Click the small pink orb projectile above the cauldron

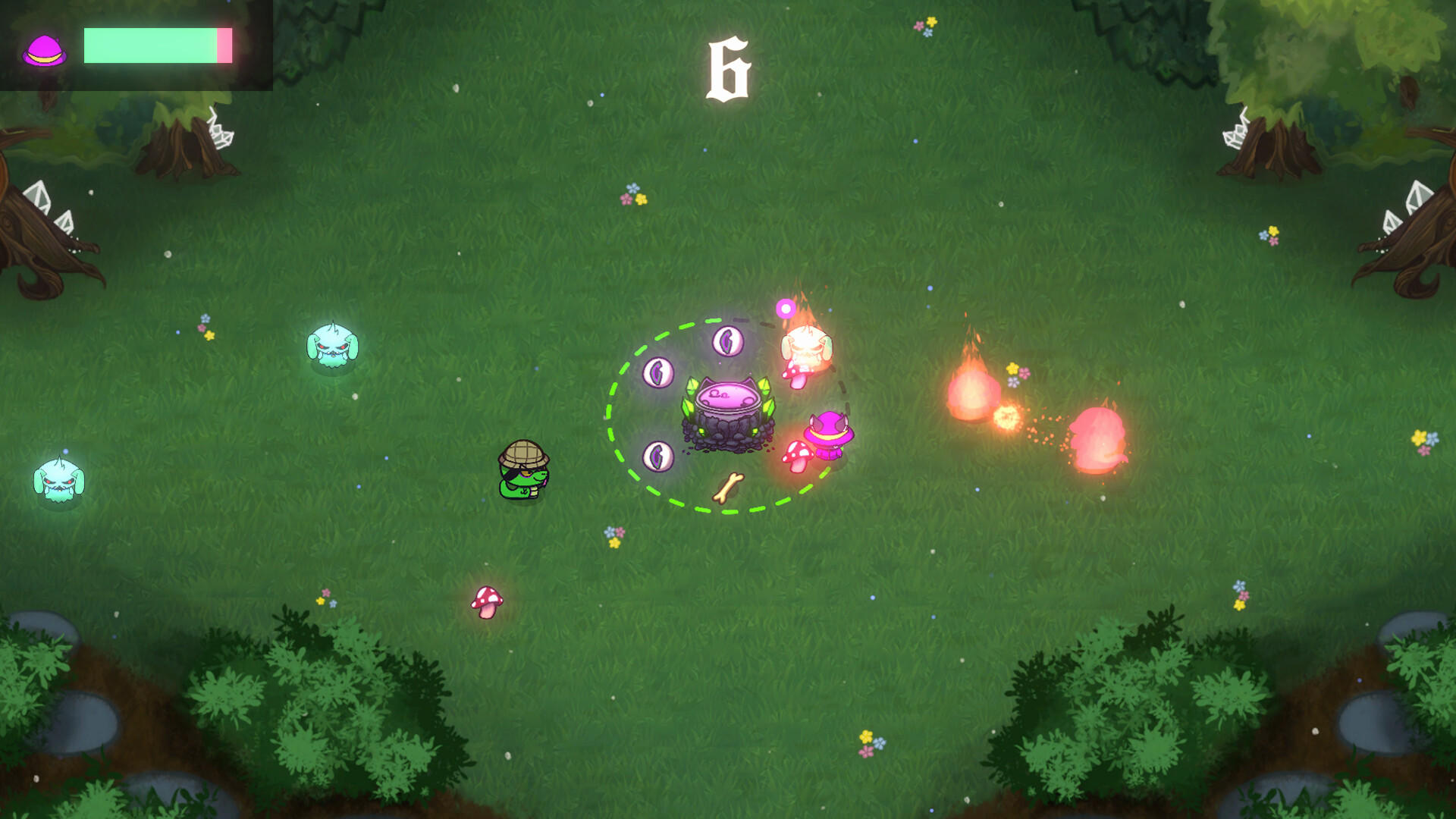coord(784,308)
